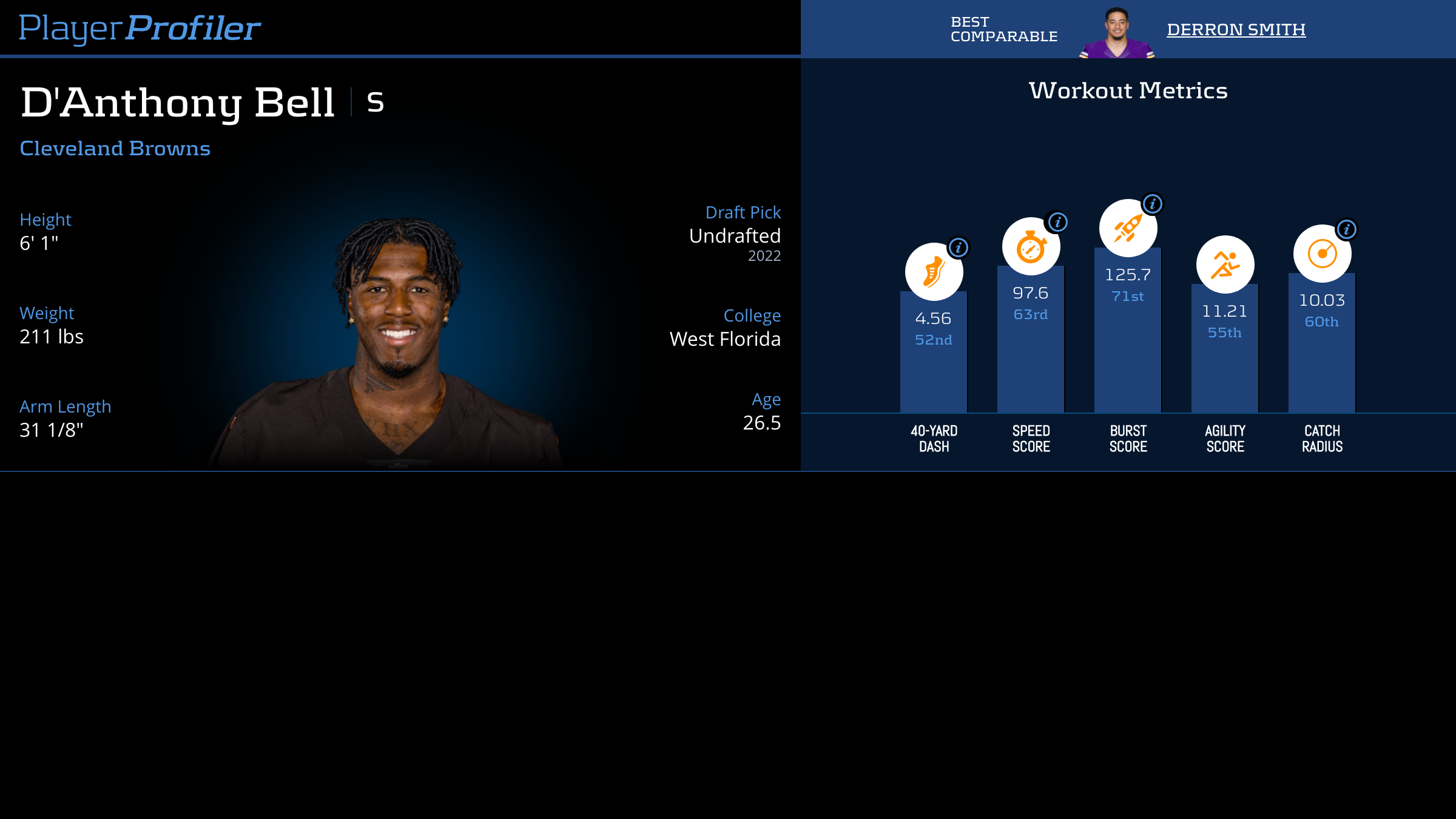Click the 71st percentile under Burst Score
1456x819 pixels.
click(1127, 297)
